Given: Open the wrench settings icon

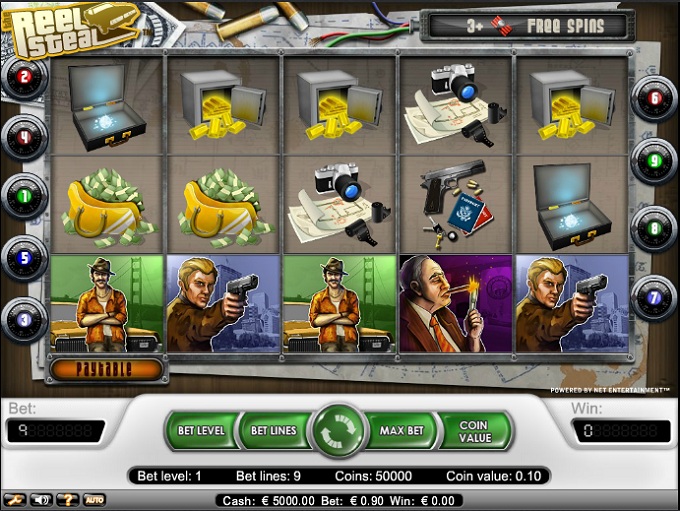Looking at the screenshot, I should [15, 499].
